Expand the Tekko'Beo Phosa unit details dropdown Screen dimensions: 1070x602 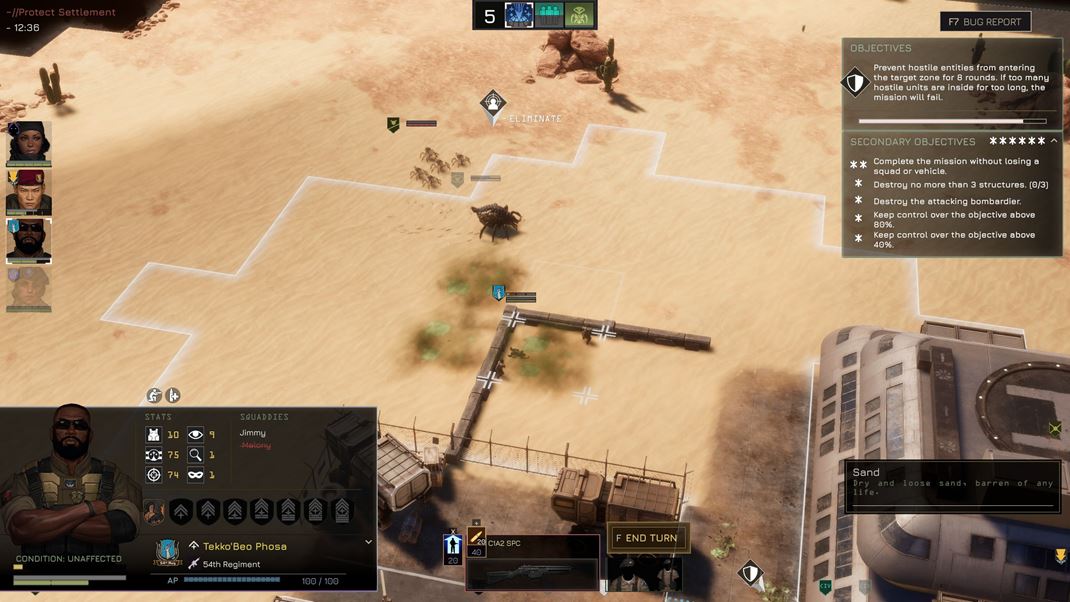(368, 542)
